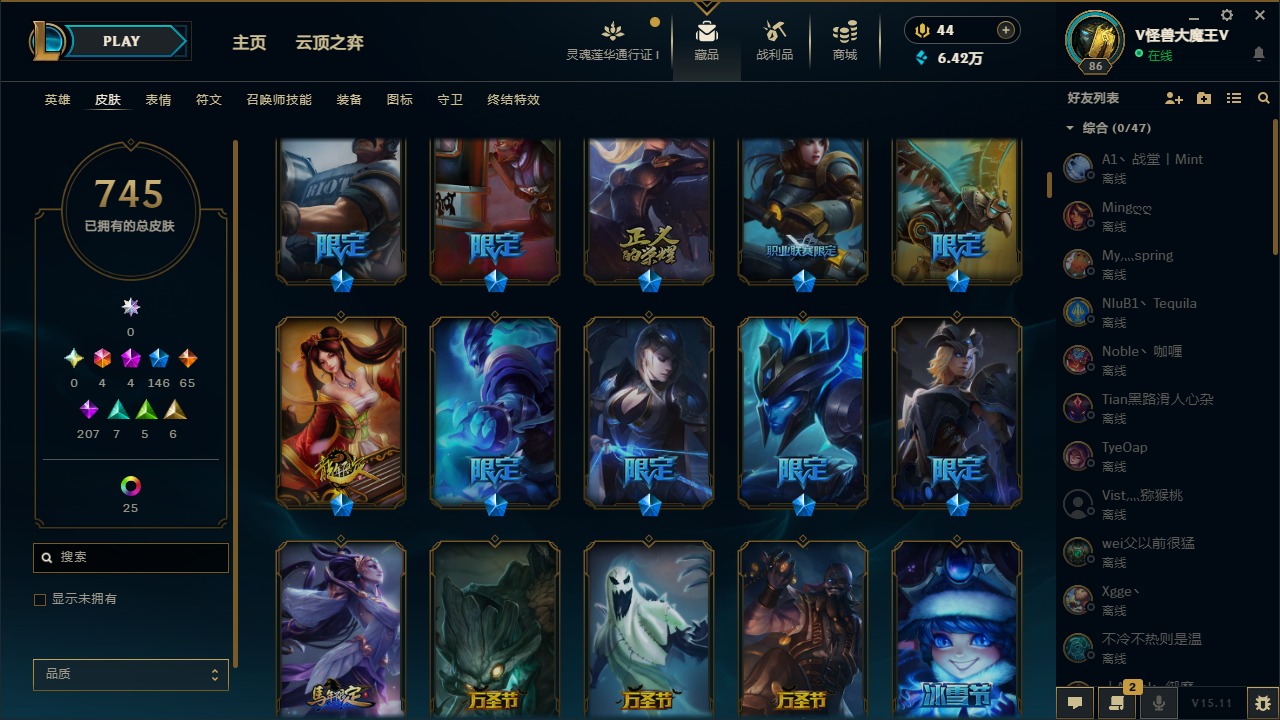The image size is (1280, 720).
Task: Create a new friend group folder
Action: tap(1203, 97)
